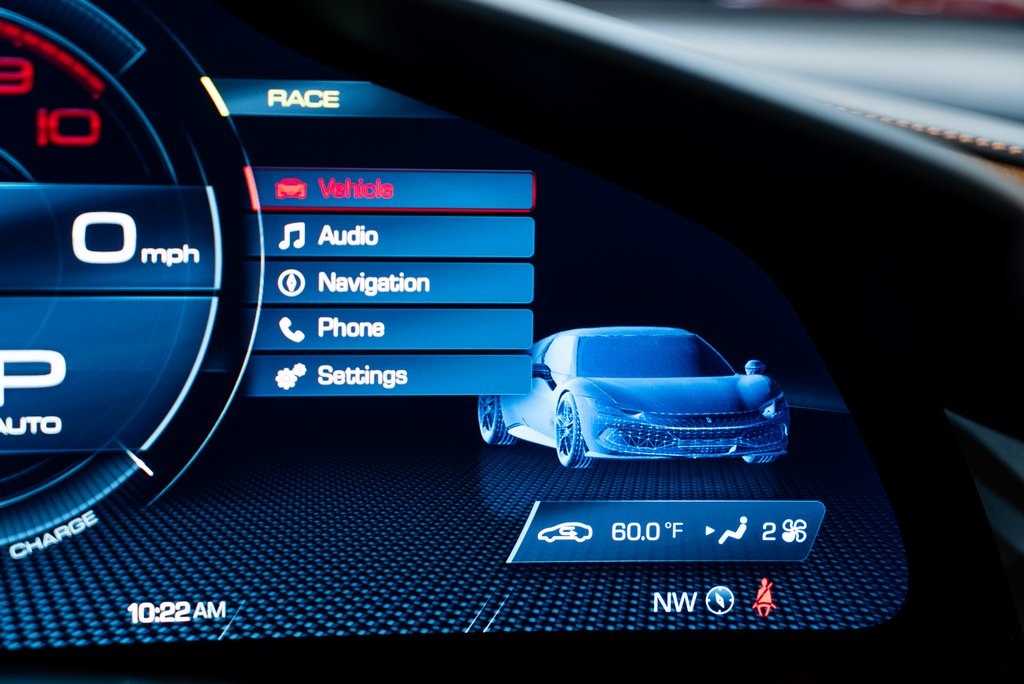The image size is (1024, 684).
Task: Click the RACE mode tab
Action: pyautogui.click(x=304, y=99)
